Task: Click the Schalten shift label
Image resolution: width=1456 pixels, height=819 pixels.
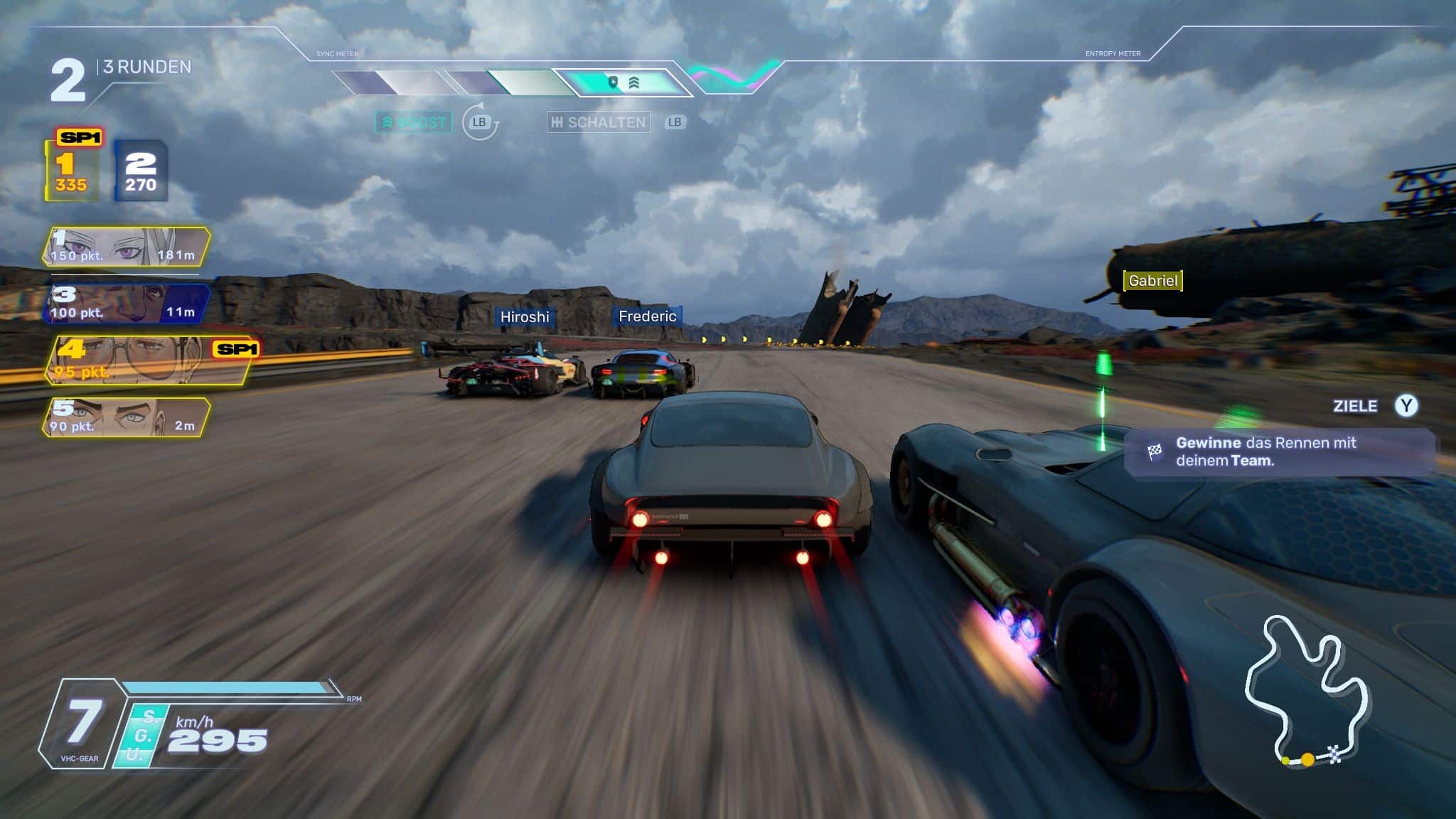Action: click(599, 122)
